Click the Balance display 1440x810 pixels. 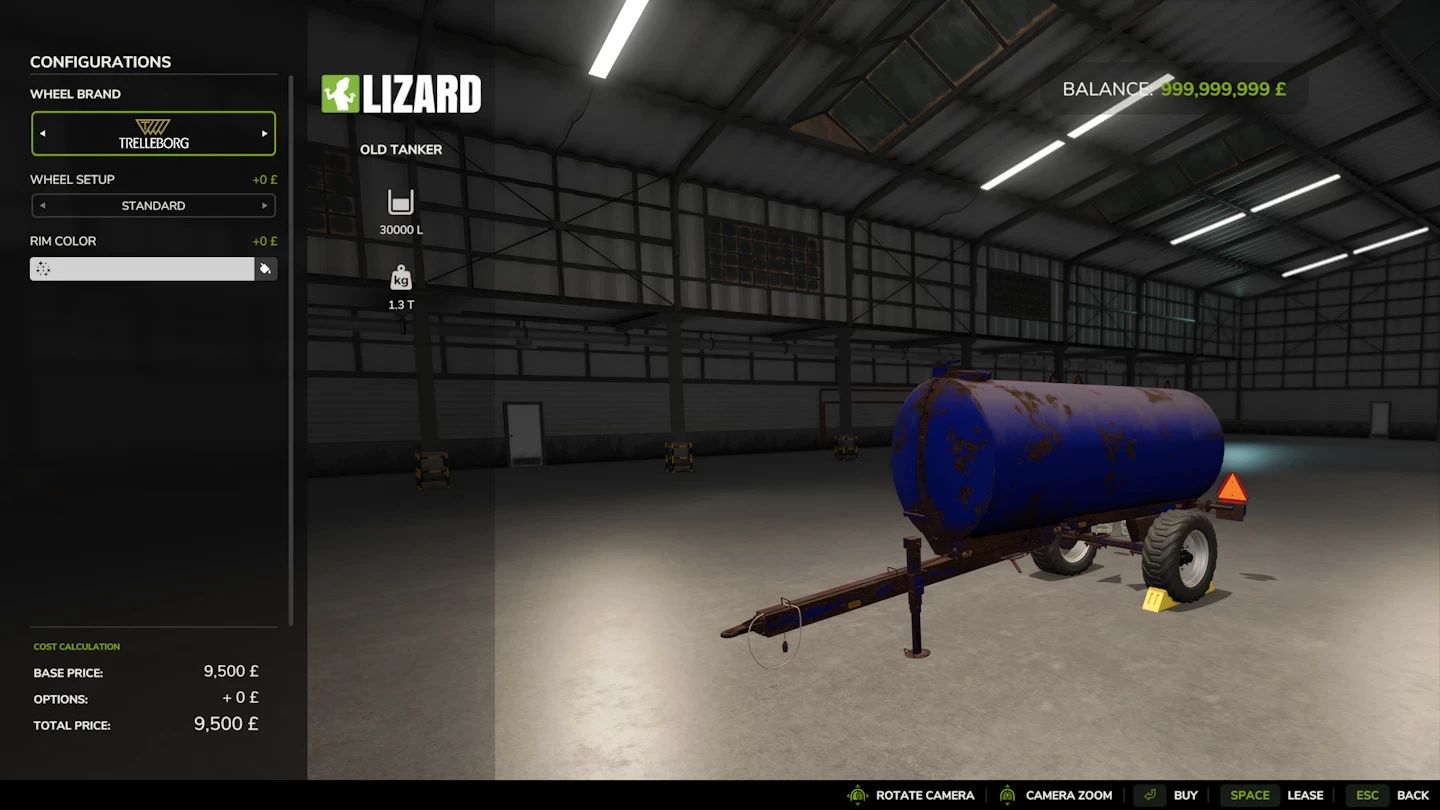click(x=1173, y=89)
